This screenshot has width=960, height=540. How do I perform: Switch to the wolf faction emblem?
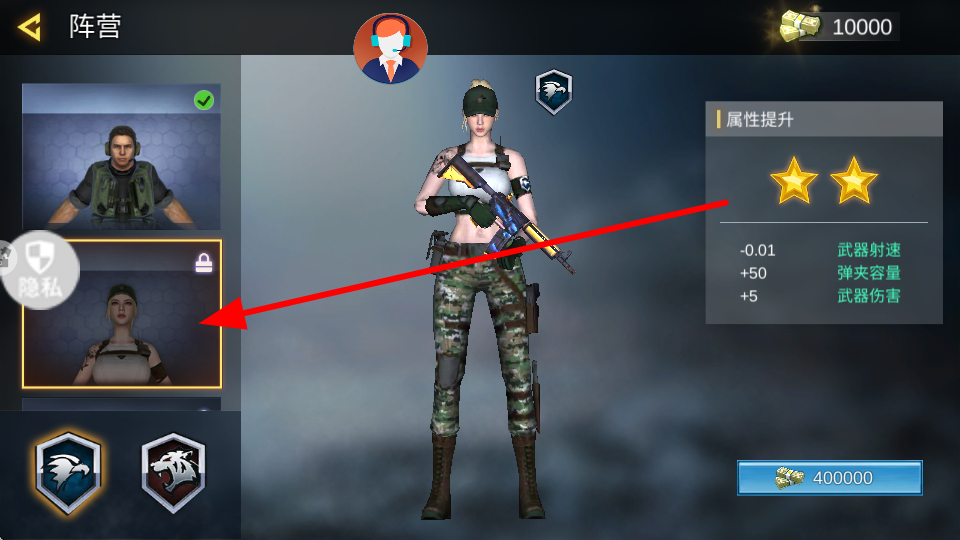173,474
